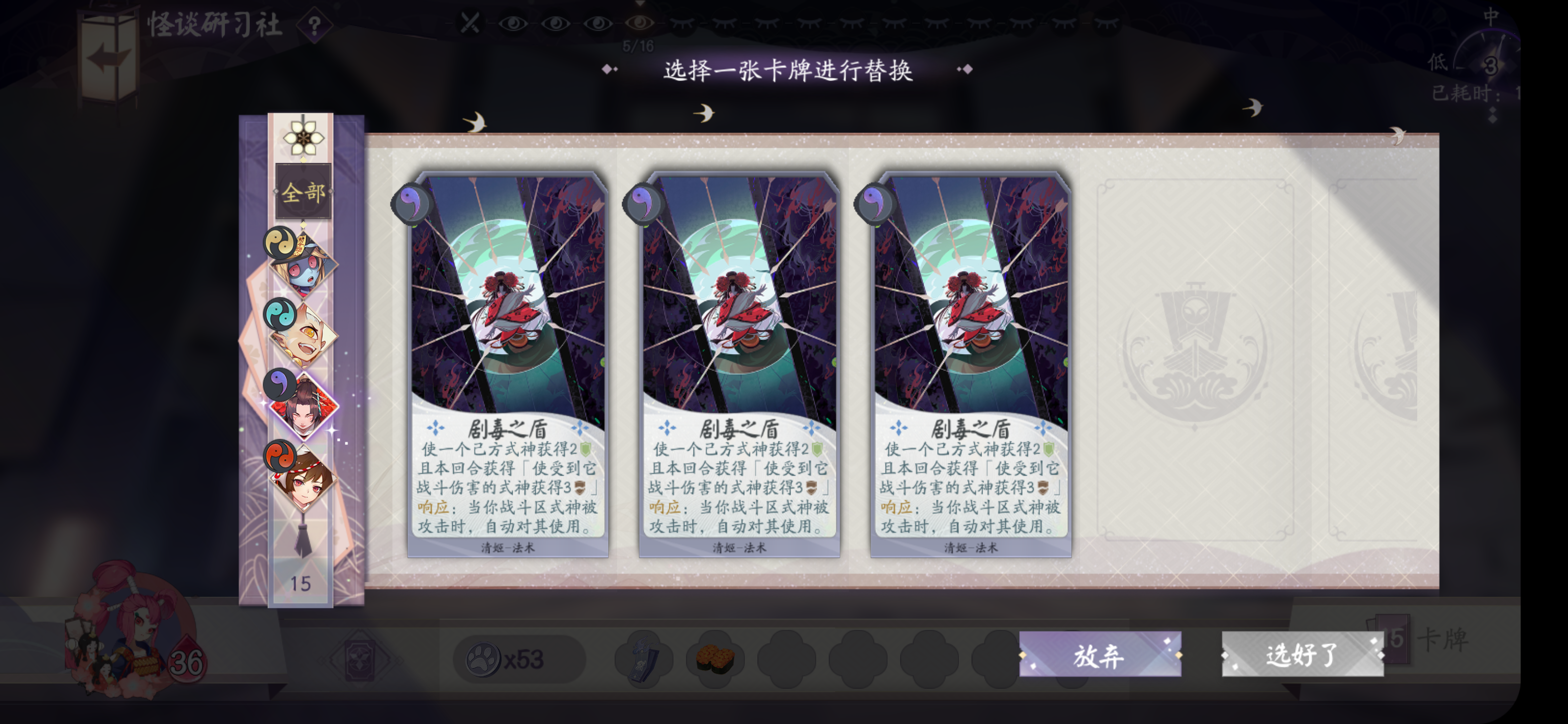Open the help icon next to 怪谈研习社

tap(314, 24)
